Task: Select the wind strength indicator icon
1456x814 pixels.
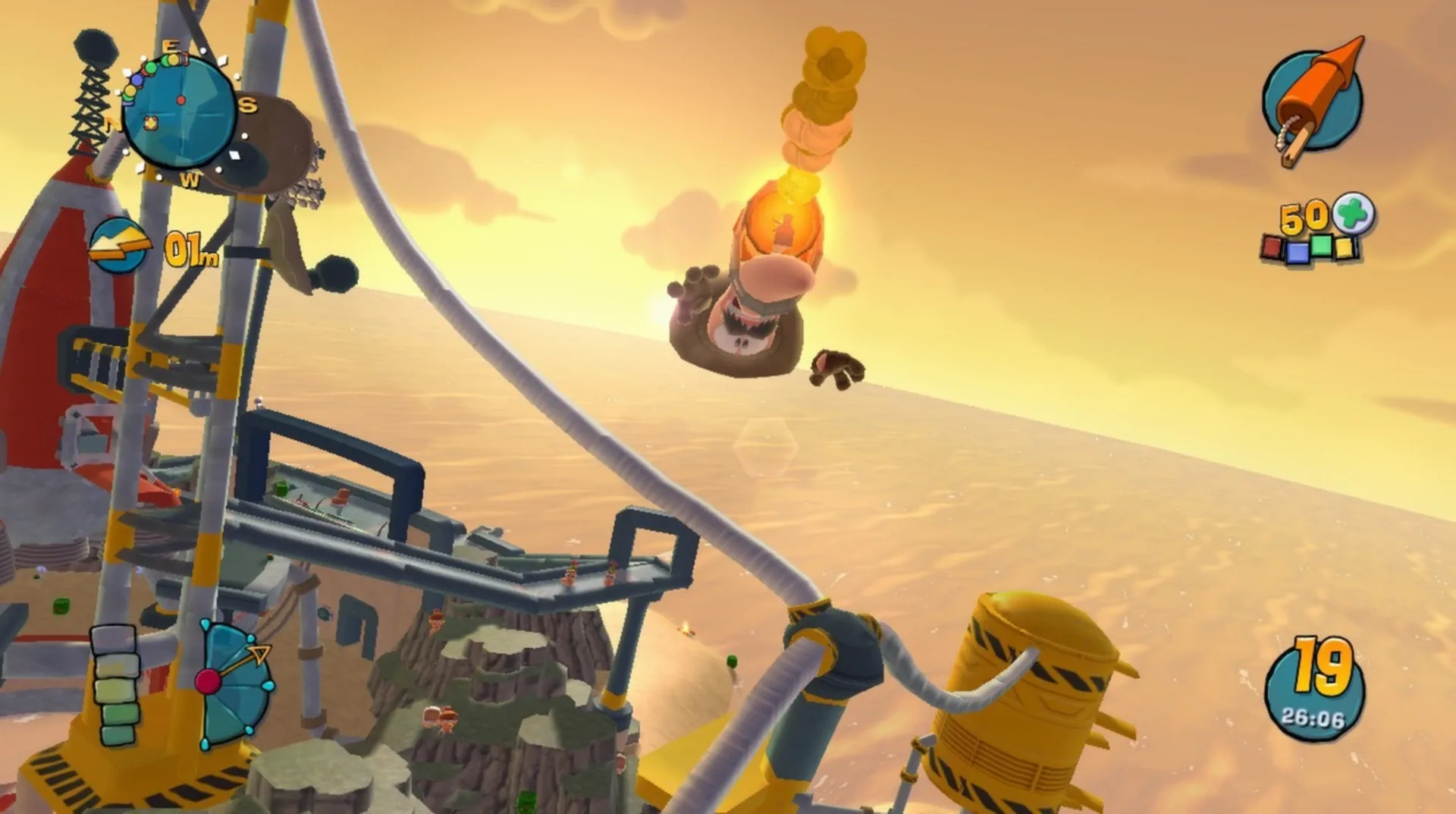Action: click(119, 244)
